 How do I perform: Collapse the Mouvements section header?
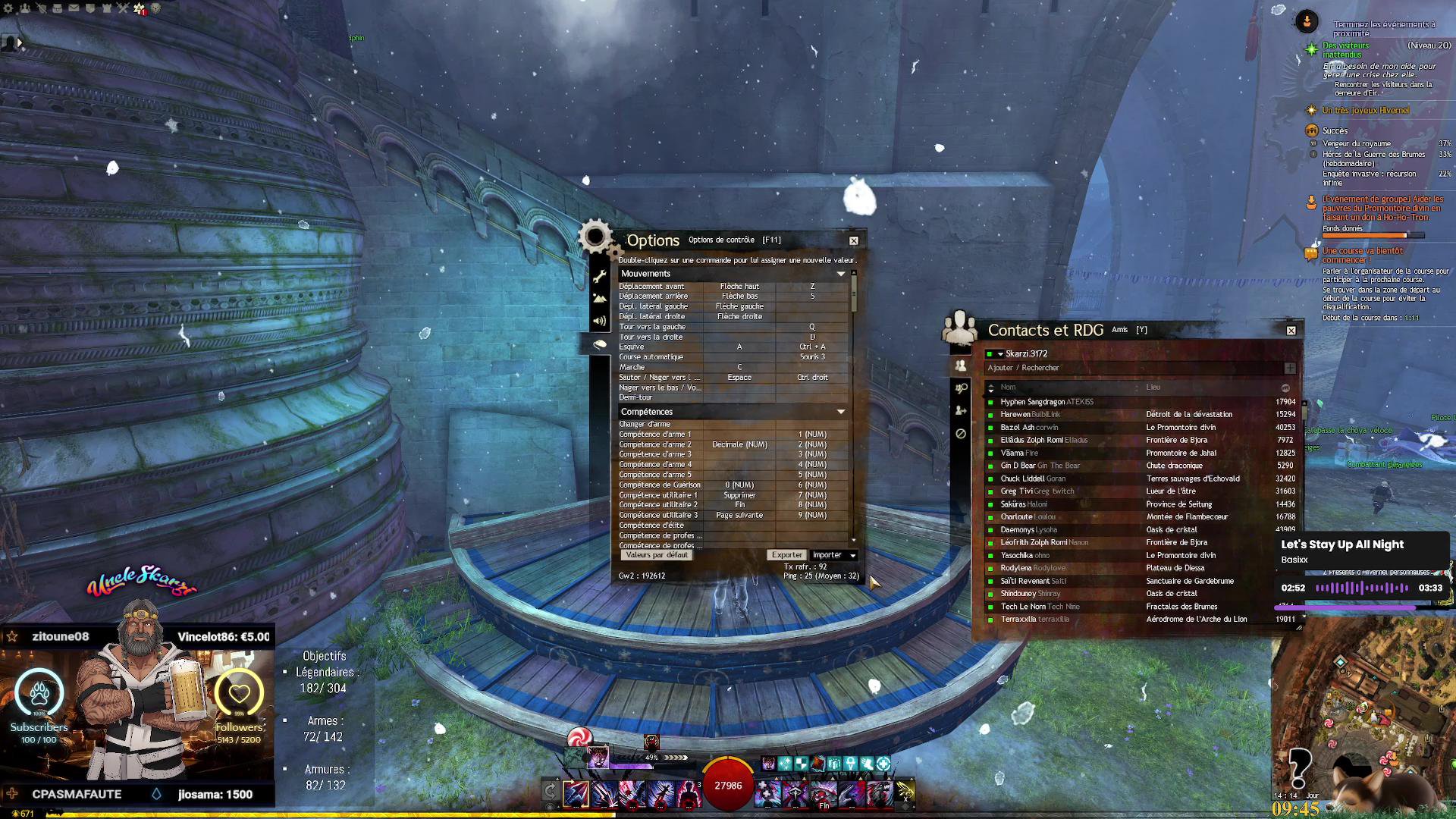(x=840, y=274)
